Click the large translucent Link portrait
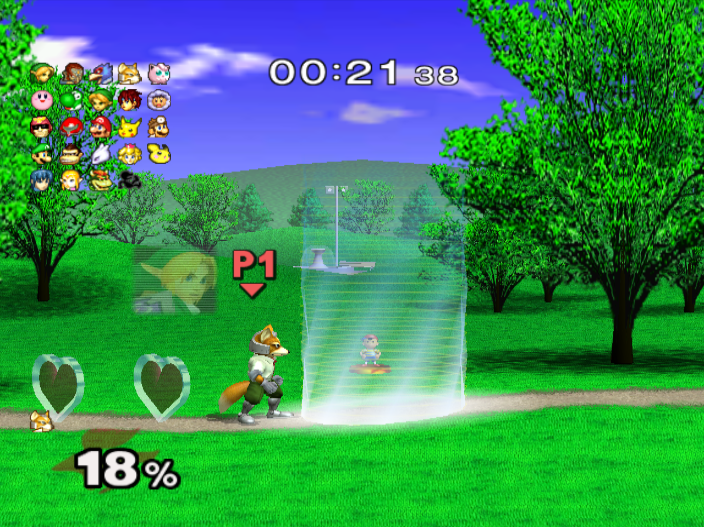 (174, 280)
